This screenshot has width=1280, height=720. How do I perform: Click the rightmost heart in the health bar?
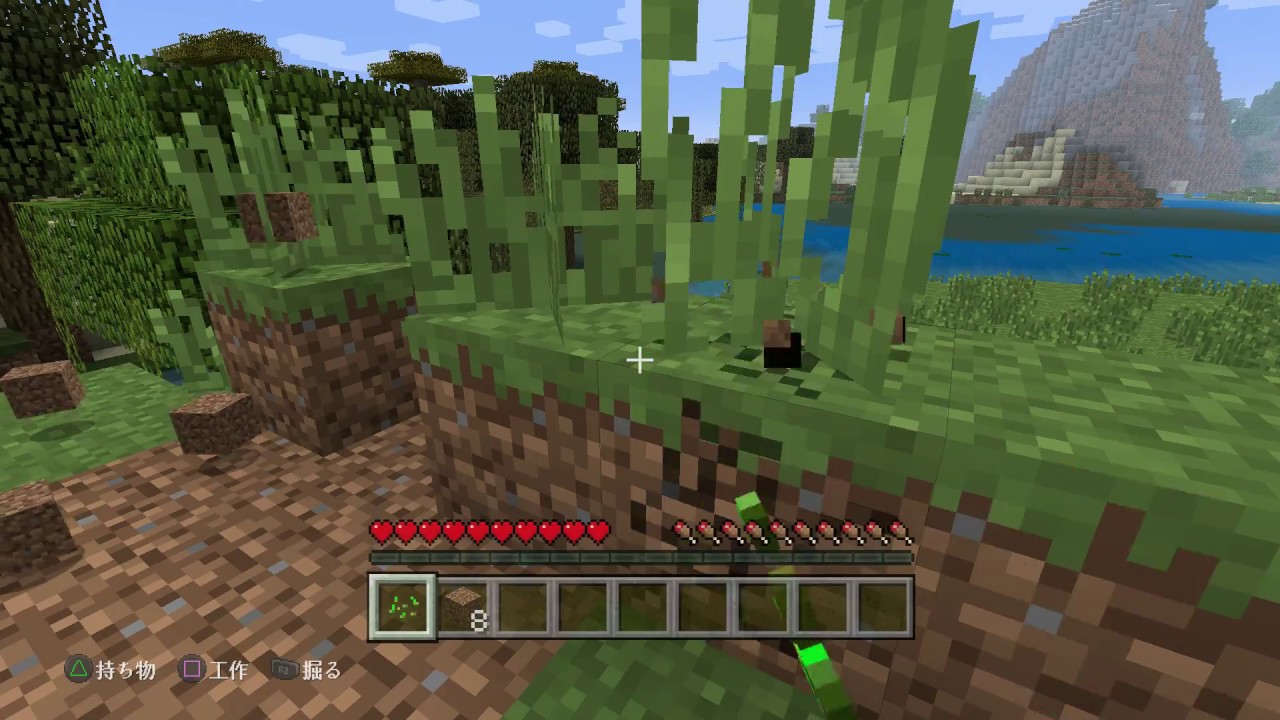tap(598, 533)
